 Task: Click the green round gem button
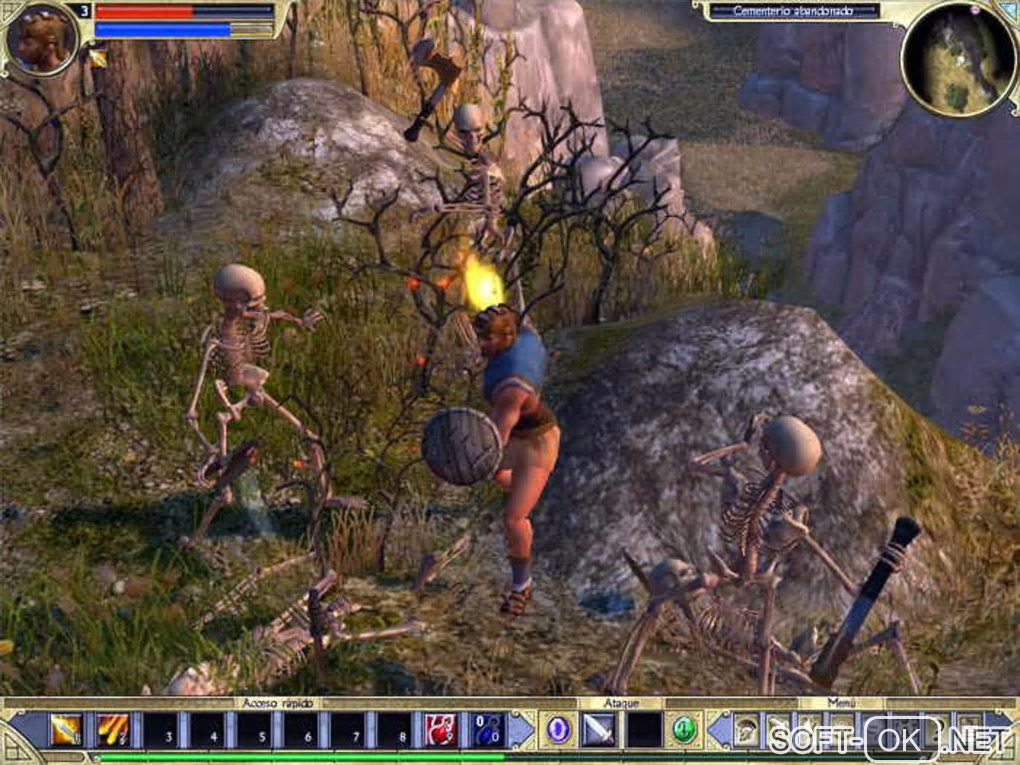pos(684,730)
